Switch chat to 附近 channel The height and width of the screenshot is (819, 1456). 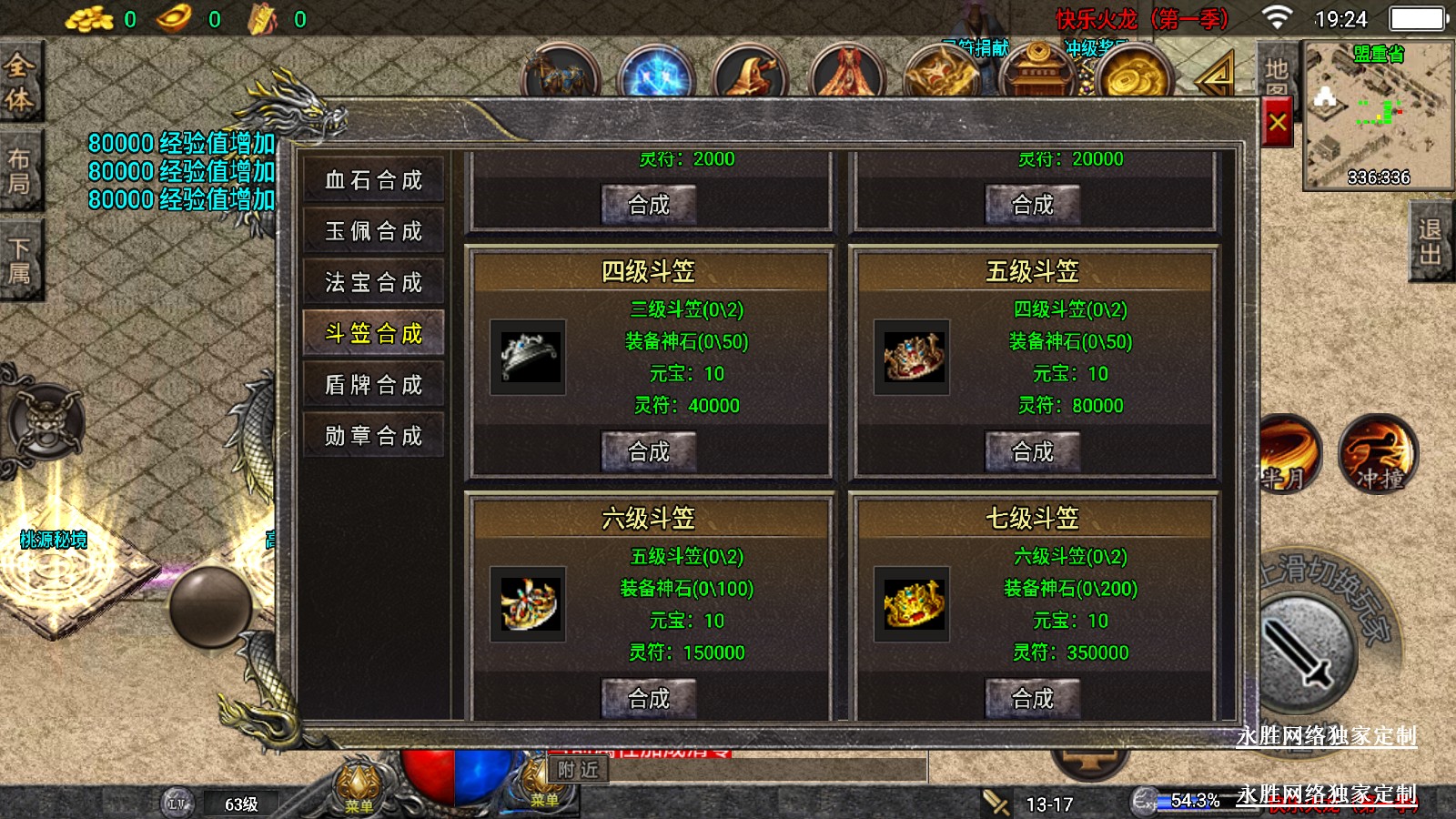pyautogui.click(x=579, y=770)
